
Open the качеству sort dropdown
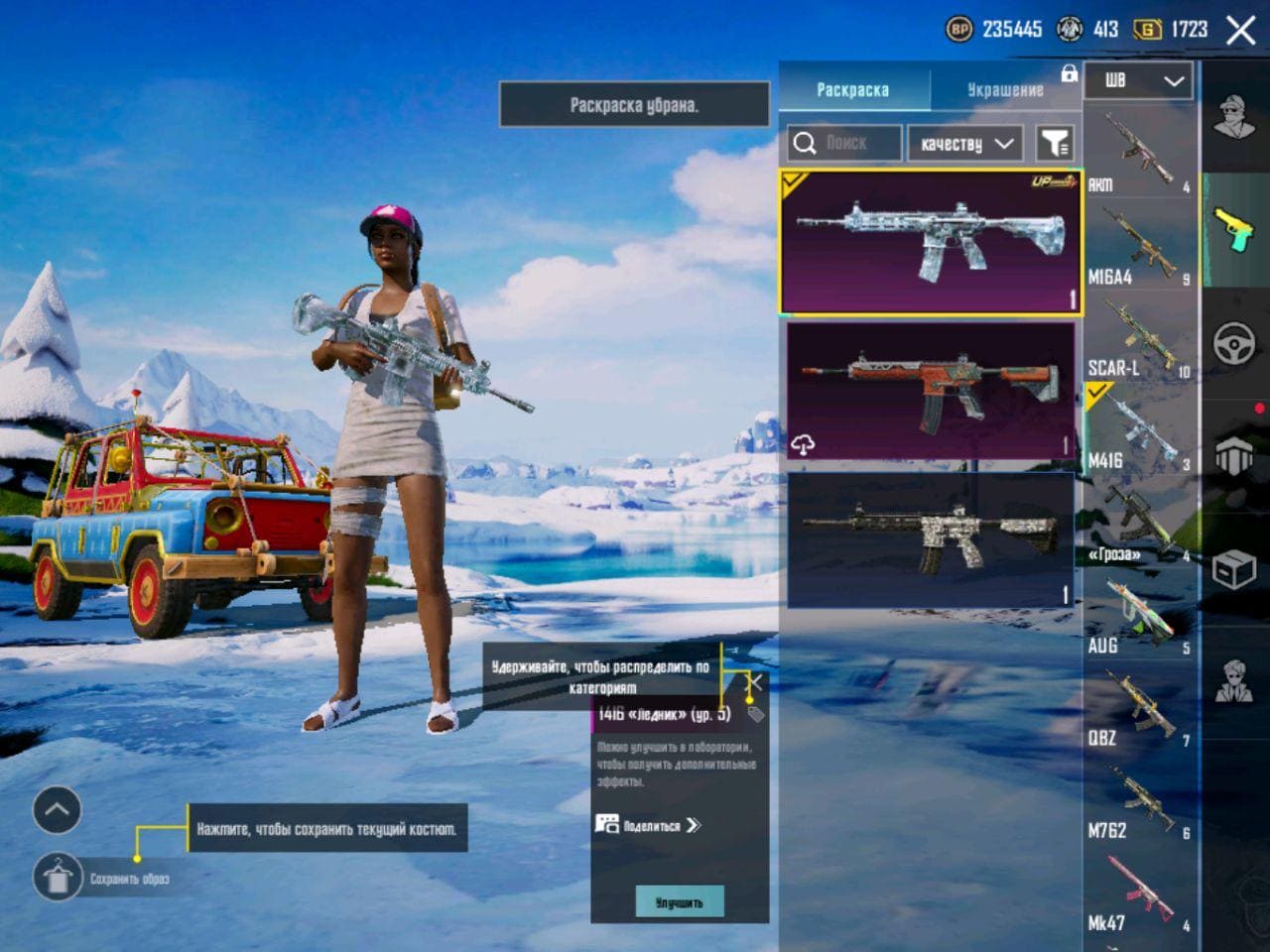coord(964,144)
